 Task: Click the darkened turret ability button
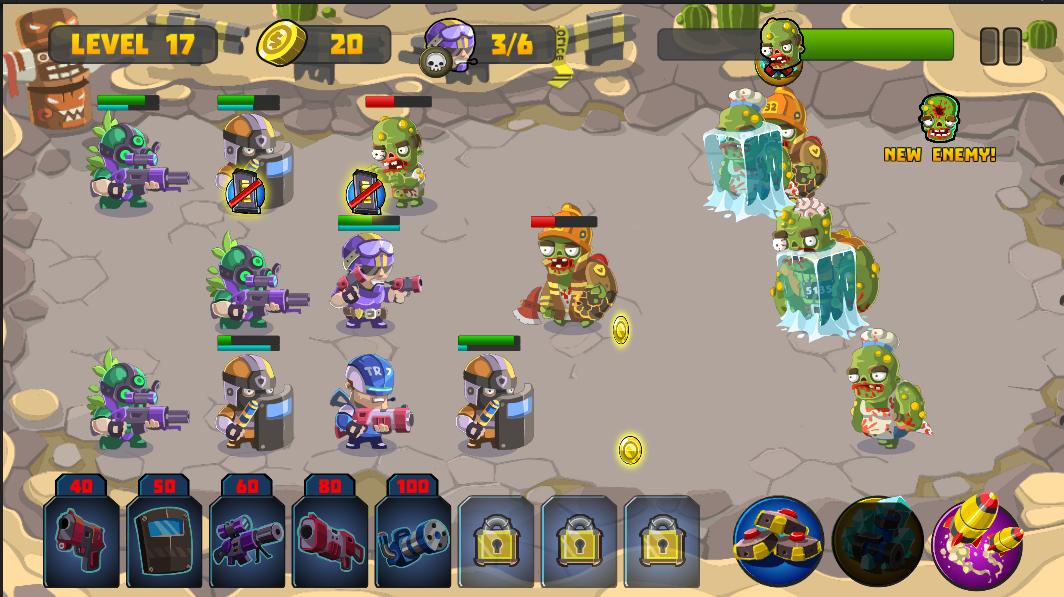[x=877, y=540]
